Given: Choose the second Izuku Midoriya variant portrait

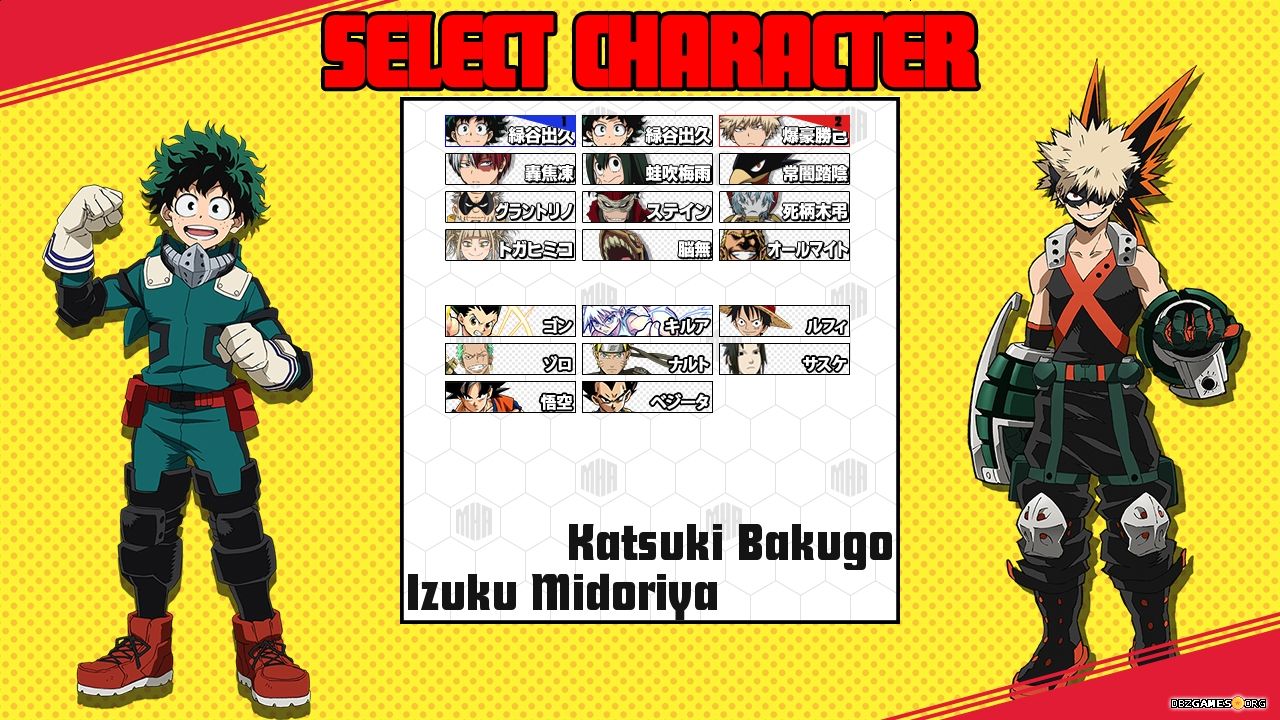Looking at the screenshot, I should [645, 131].
